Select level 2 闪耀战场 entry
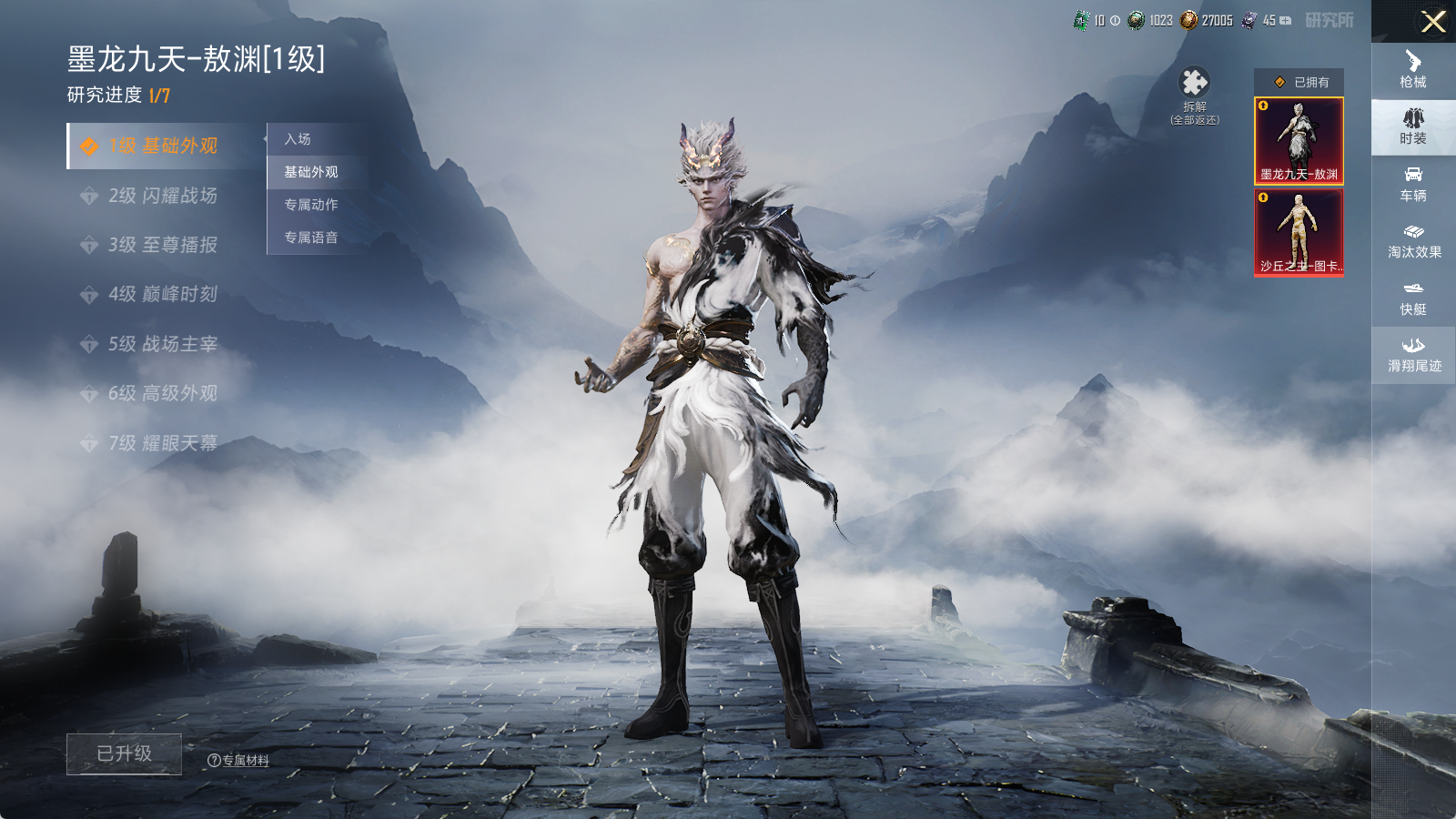The width and height of the screenshot is (1456, 819). tap(163, 196)
